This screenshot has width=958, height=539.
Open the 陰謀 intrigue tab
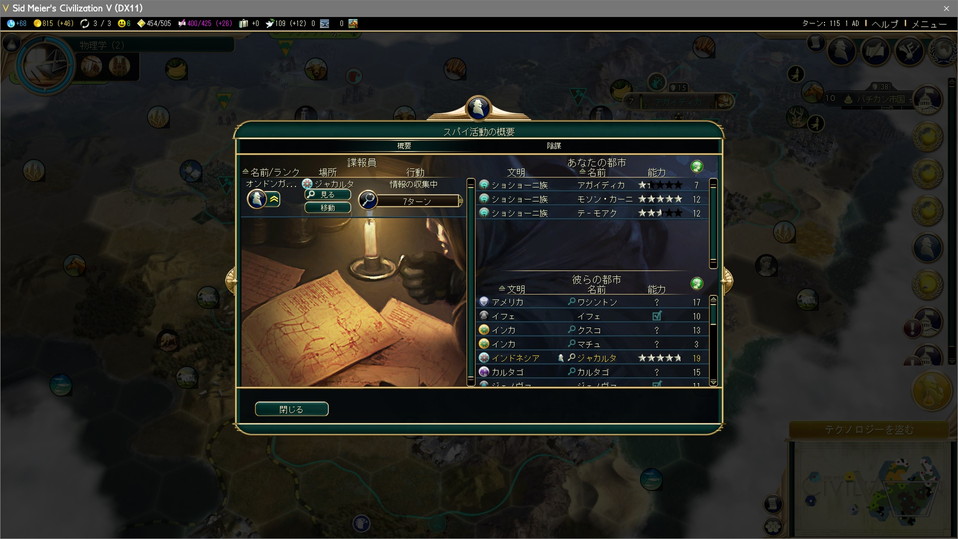(553, 146)
